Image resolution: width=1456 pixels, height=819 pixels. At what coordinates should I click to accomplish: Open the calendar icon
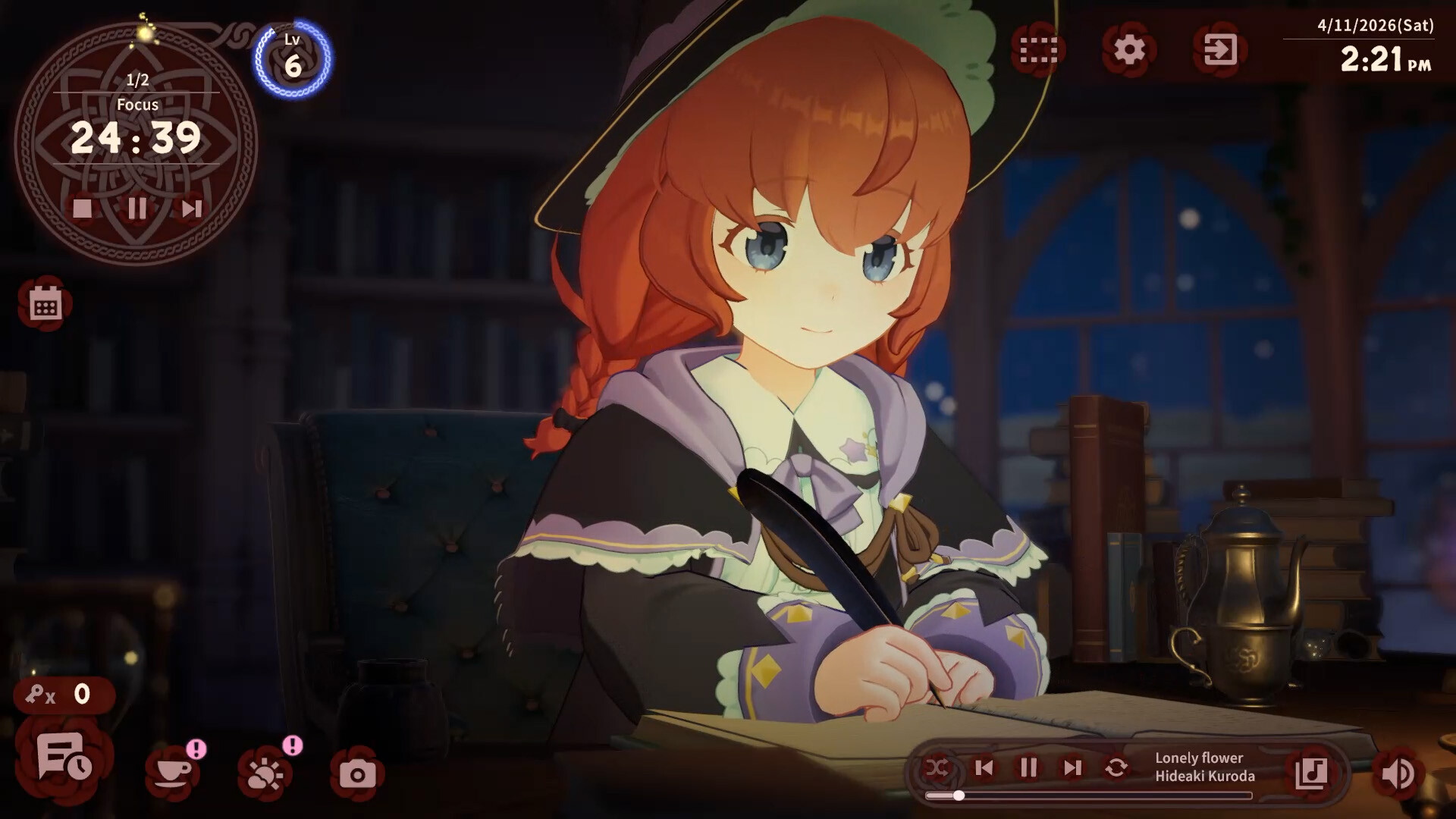pos(45,305)
